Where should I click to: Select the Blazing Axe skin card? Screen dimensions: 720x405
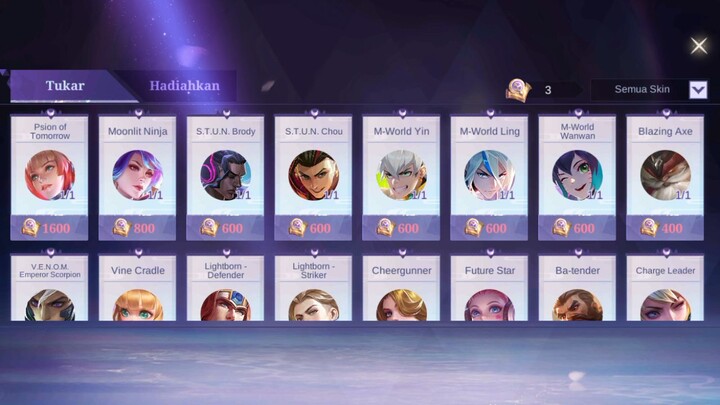tap(665, 176)
